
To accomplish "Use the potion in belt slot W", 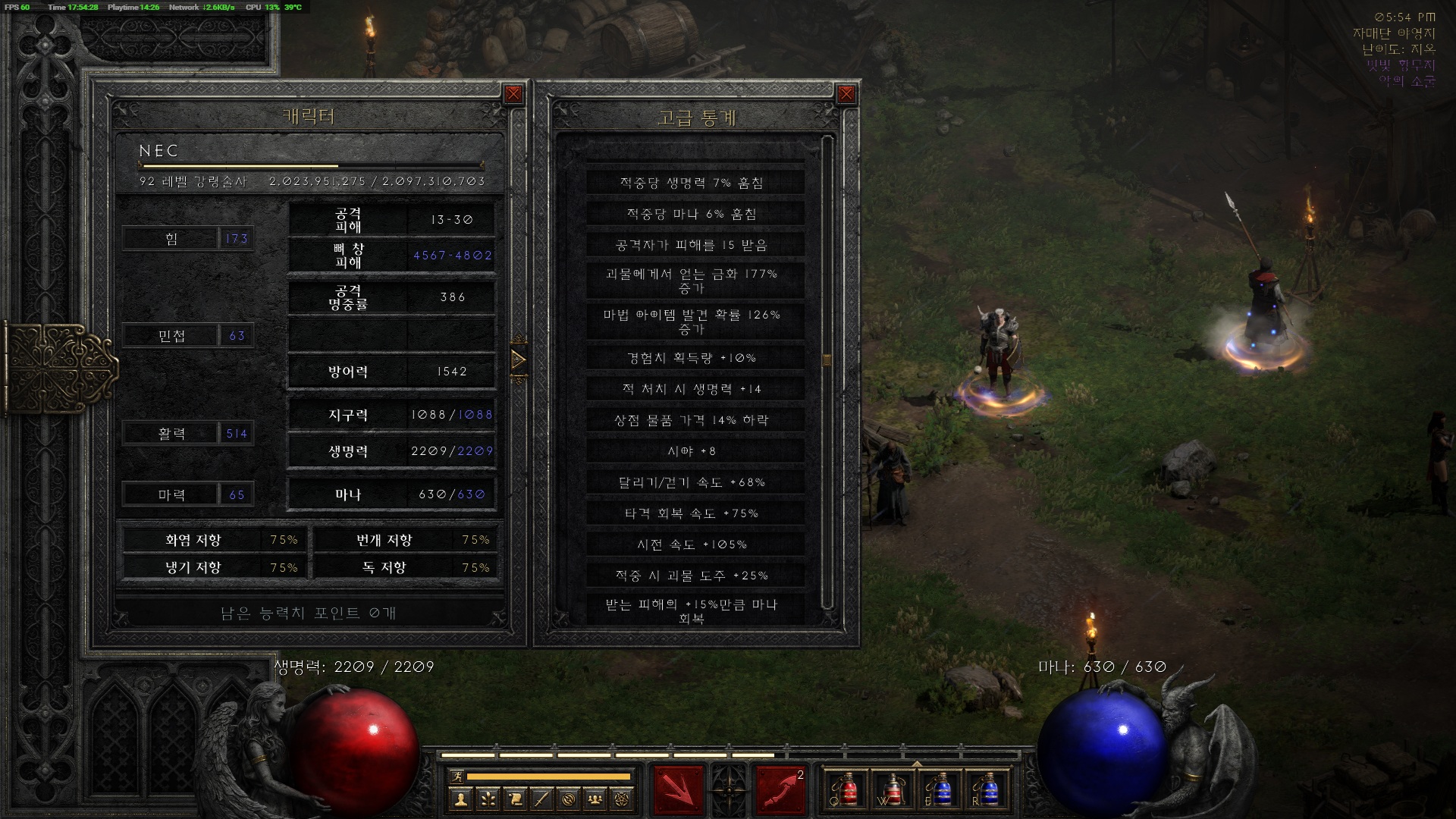I will point(894,790).
